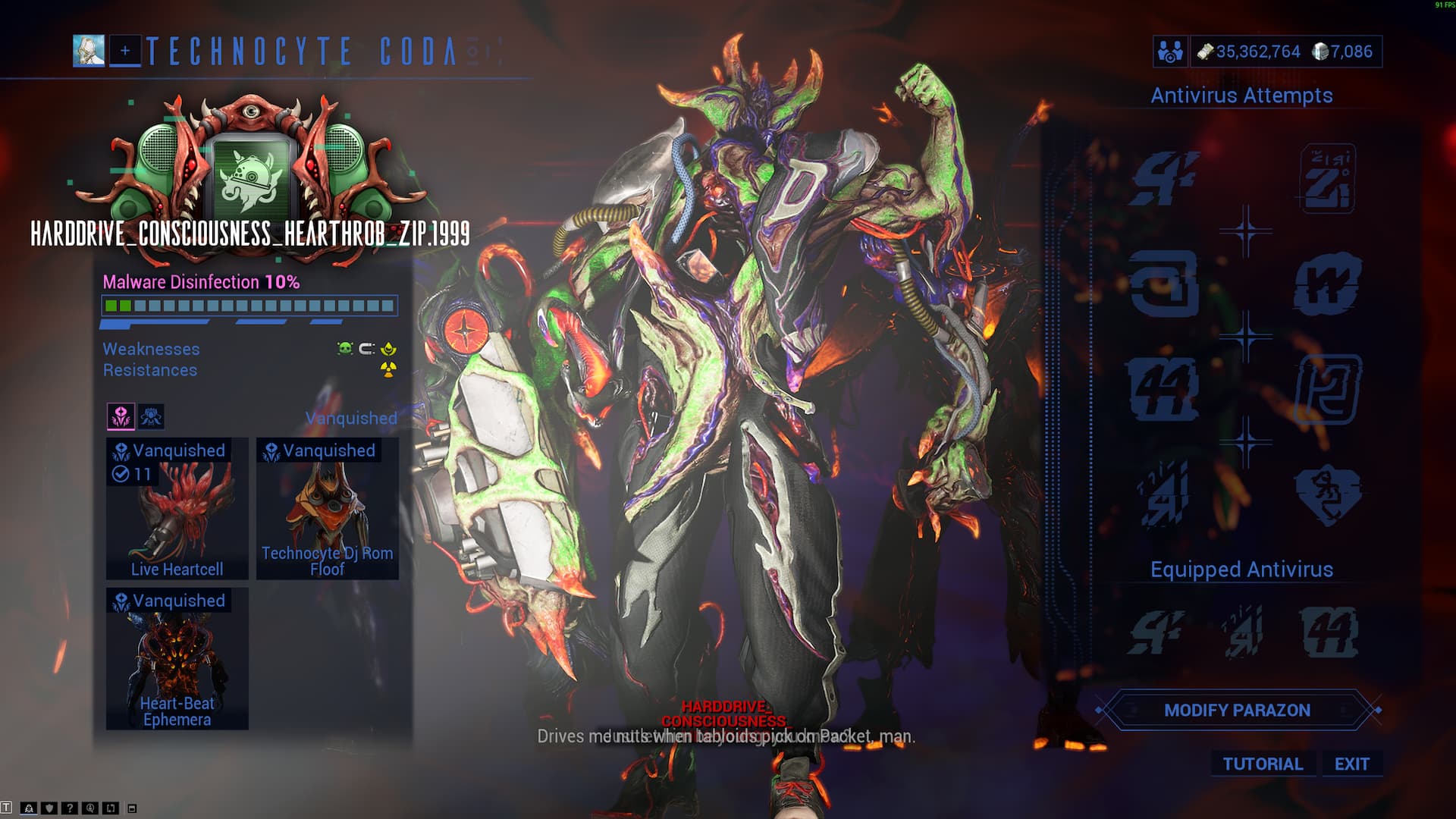The image size is (1456, 819).
Task: Open the question mark chat tab
Action: tap(70, 808)
